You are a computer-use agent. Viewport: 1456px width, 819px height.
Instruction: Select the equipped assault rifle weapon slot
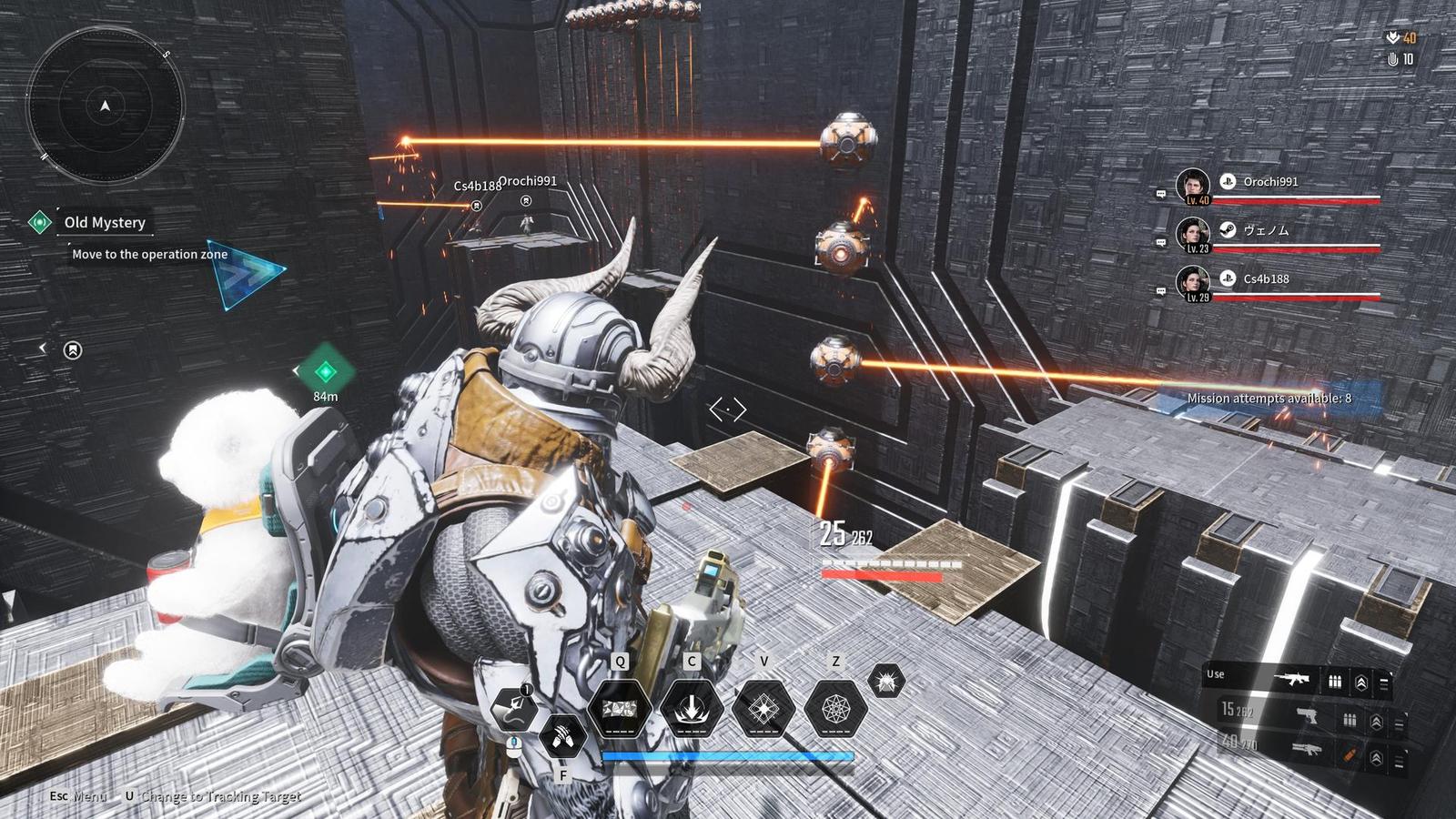pos(1290,678)
